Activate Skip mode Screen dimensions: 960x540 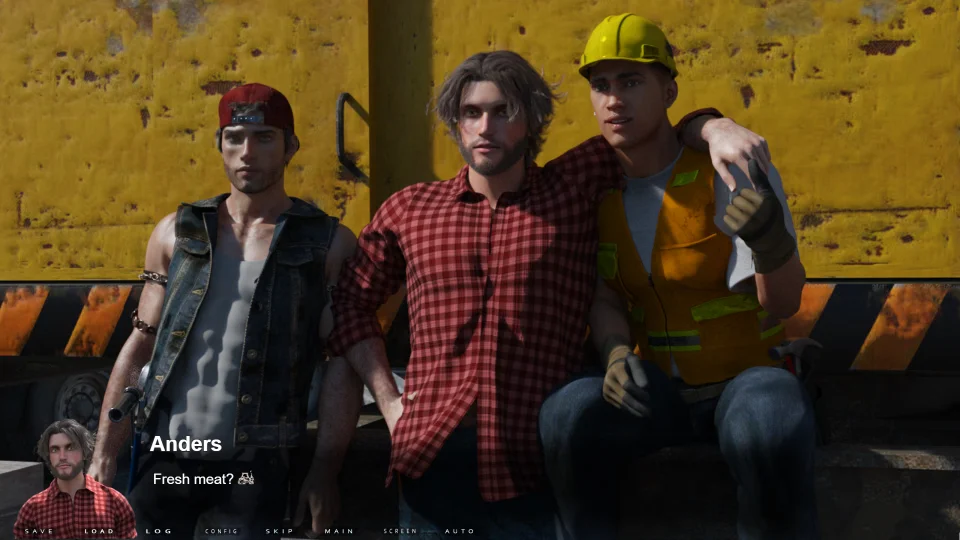tap(280, 531)
